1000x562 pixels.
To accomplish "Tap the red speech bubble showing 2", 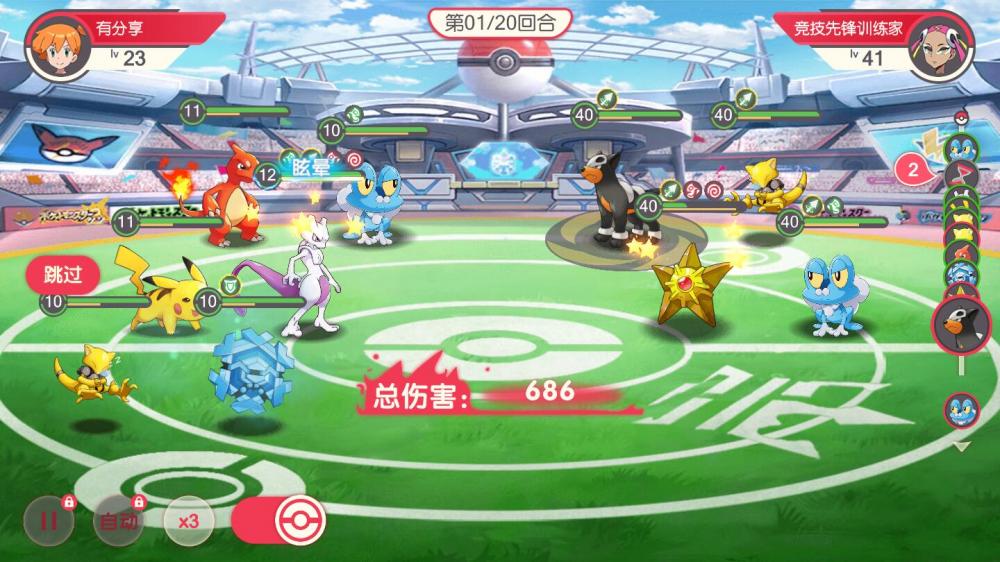I will (913, 169).
